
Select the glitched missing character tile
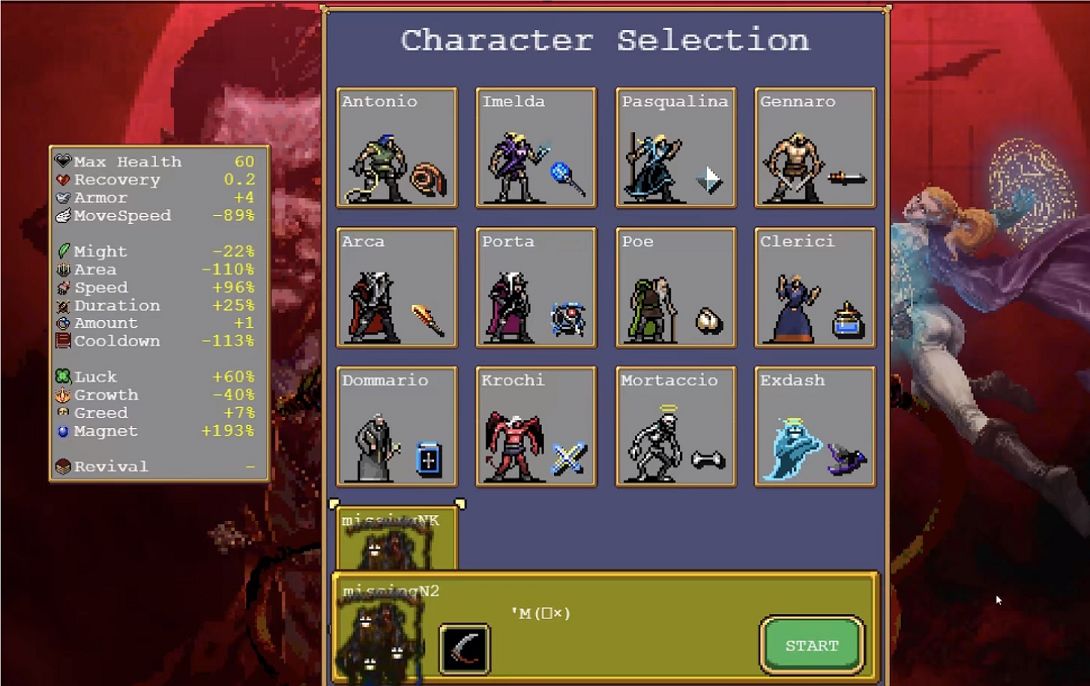(x=397, y=538)
